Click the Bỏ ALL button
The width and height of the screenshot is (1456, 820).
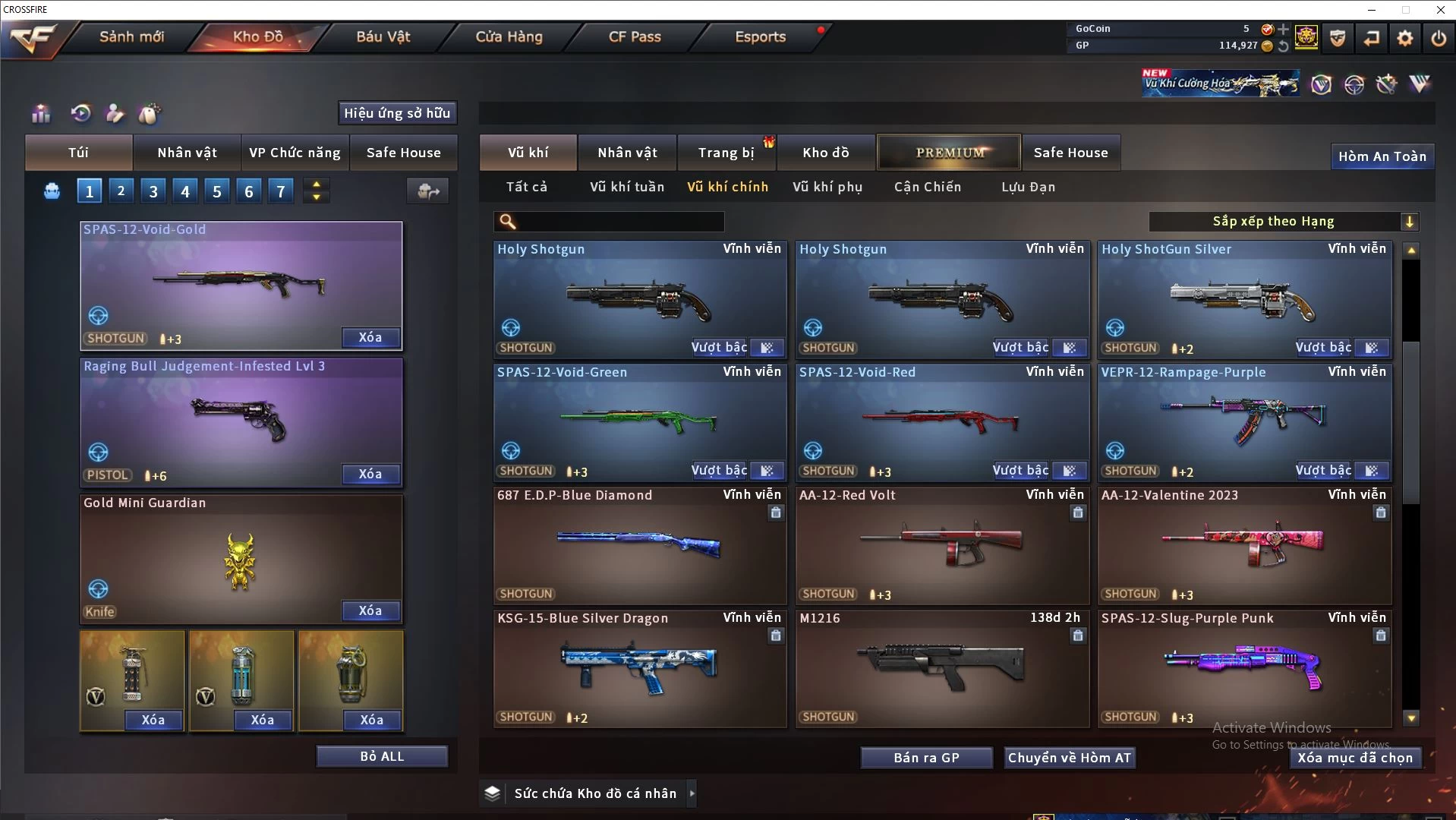(382, 756)
